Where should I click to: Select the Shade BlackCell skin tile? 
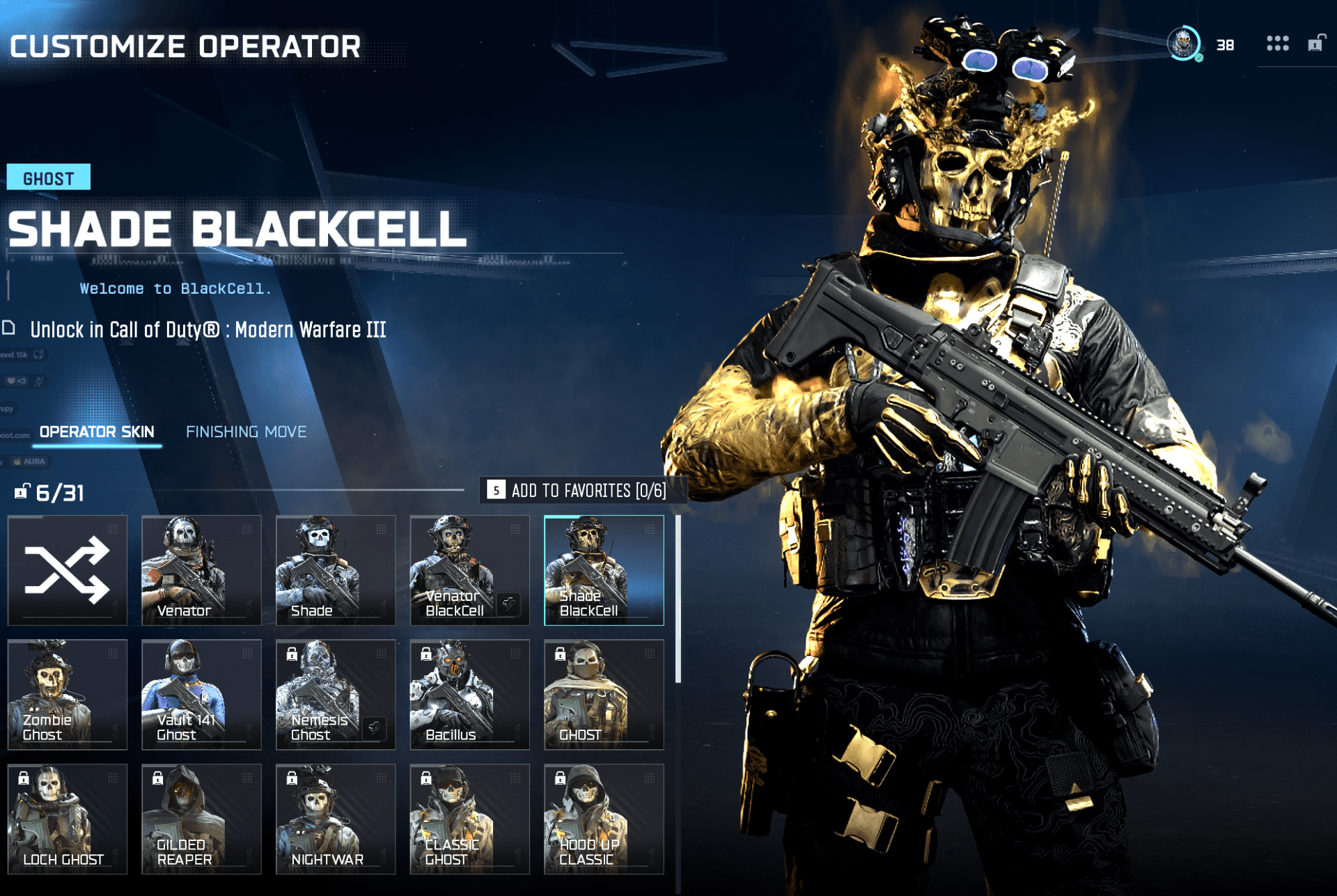(604, 570)
